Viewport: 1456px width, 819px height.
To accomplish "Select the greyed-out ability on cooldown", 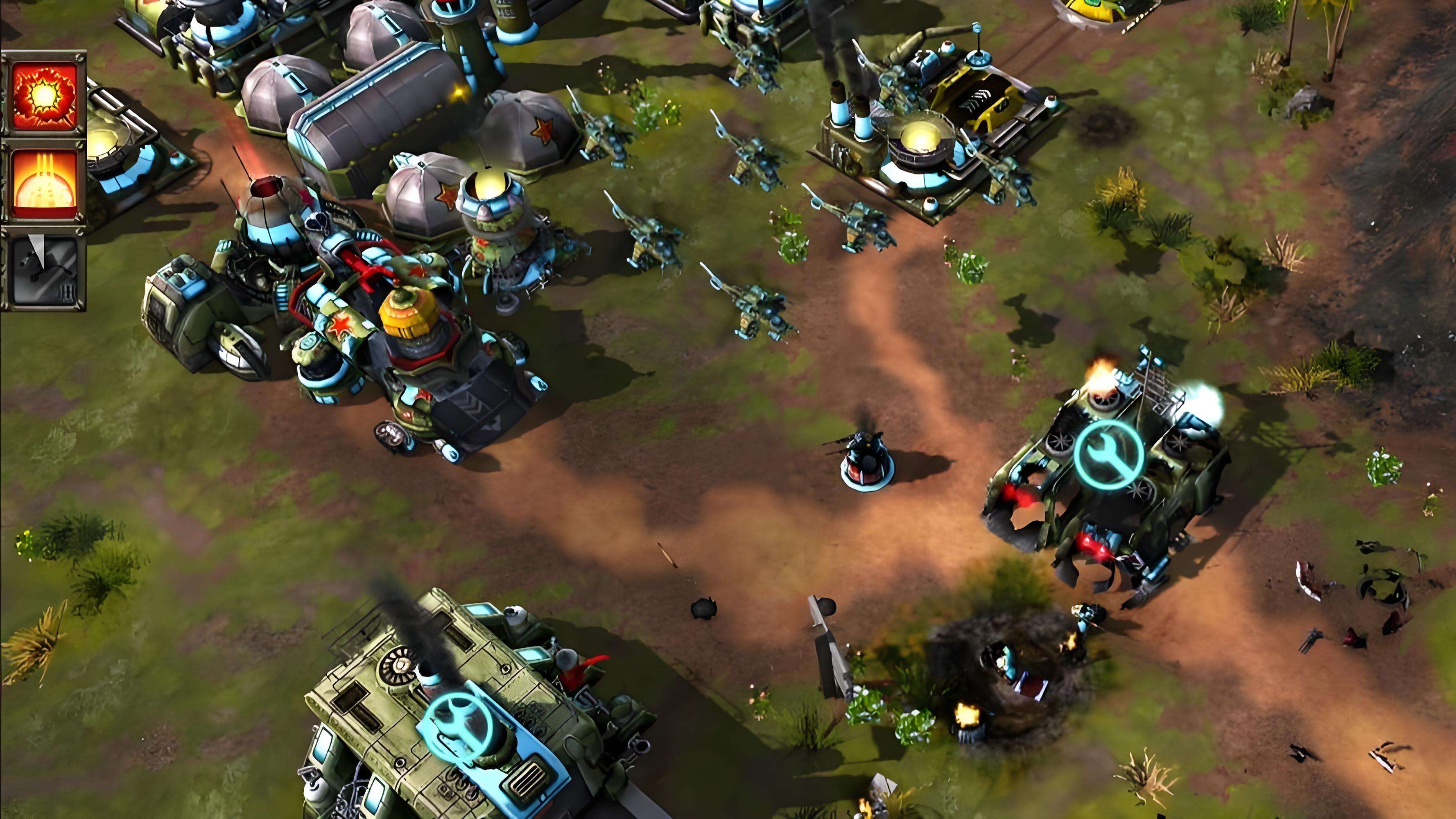I will (x=44, y=271).
